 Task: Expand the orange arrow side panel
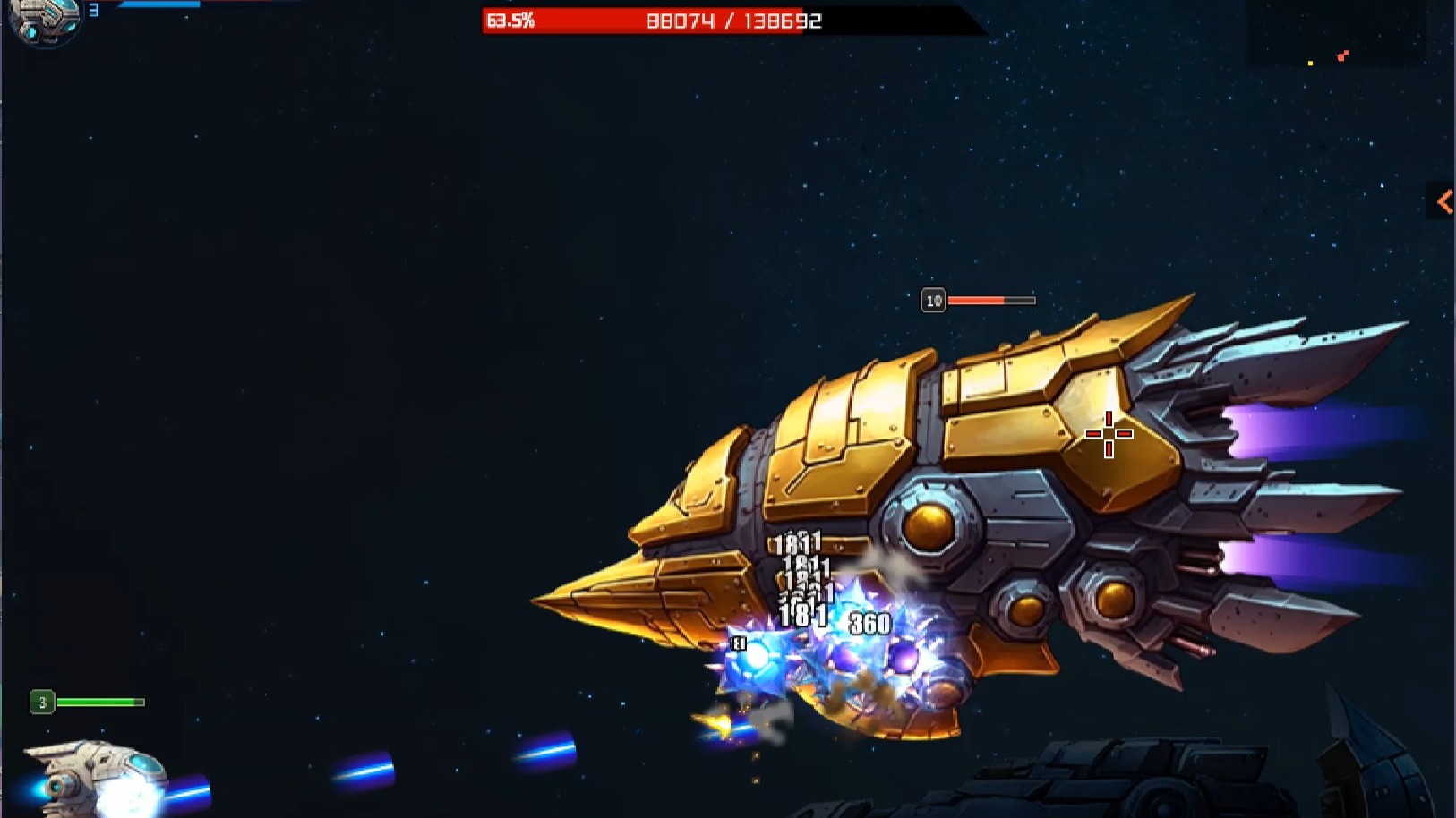coord(1443,201)
